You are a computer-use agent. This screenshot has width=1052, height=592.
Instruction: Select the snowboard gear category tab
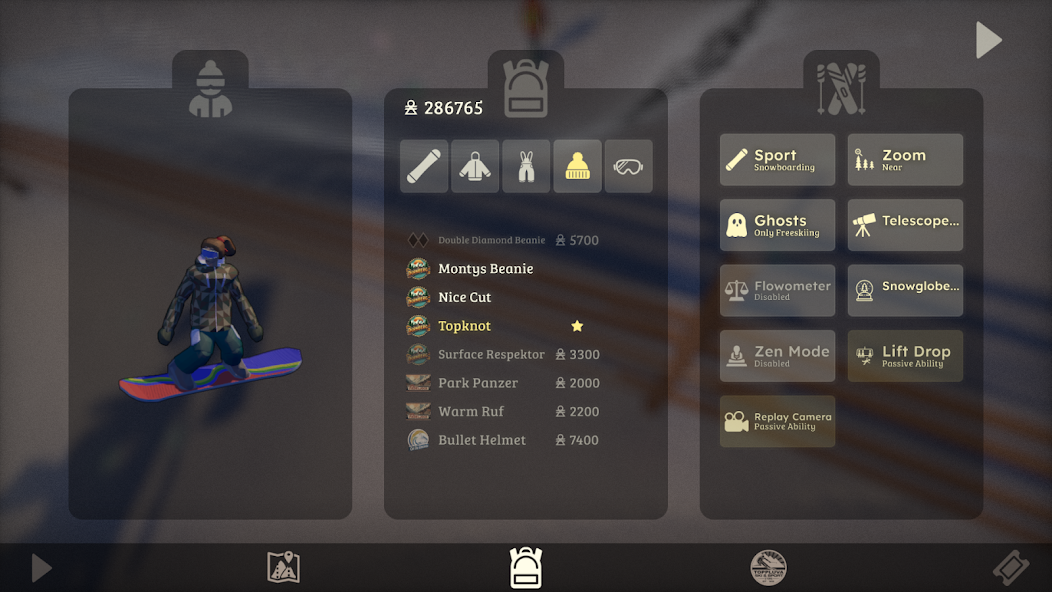point(424,166)
